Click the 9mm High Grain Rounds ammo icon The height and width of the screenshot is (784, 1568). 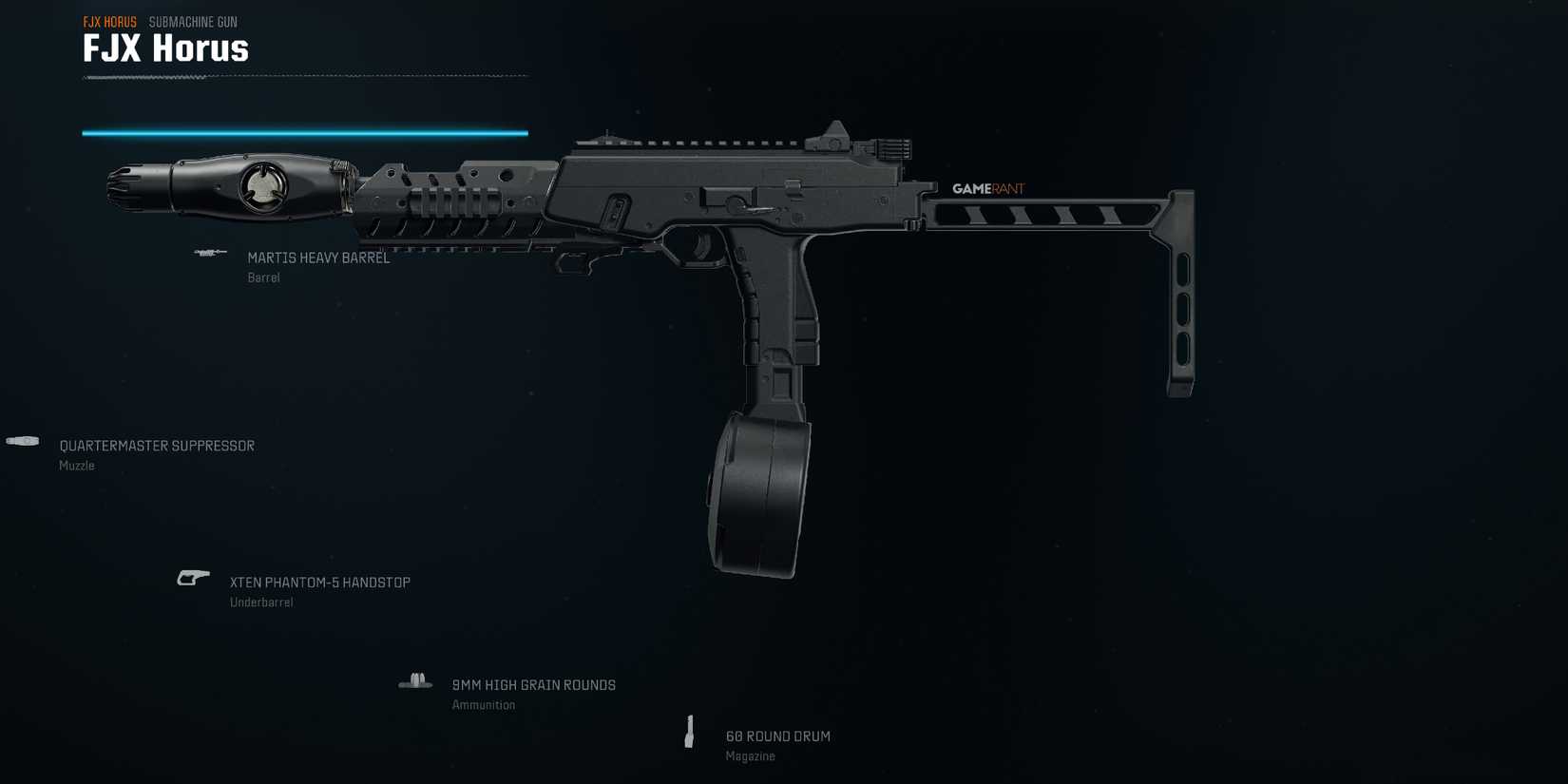415,679
